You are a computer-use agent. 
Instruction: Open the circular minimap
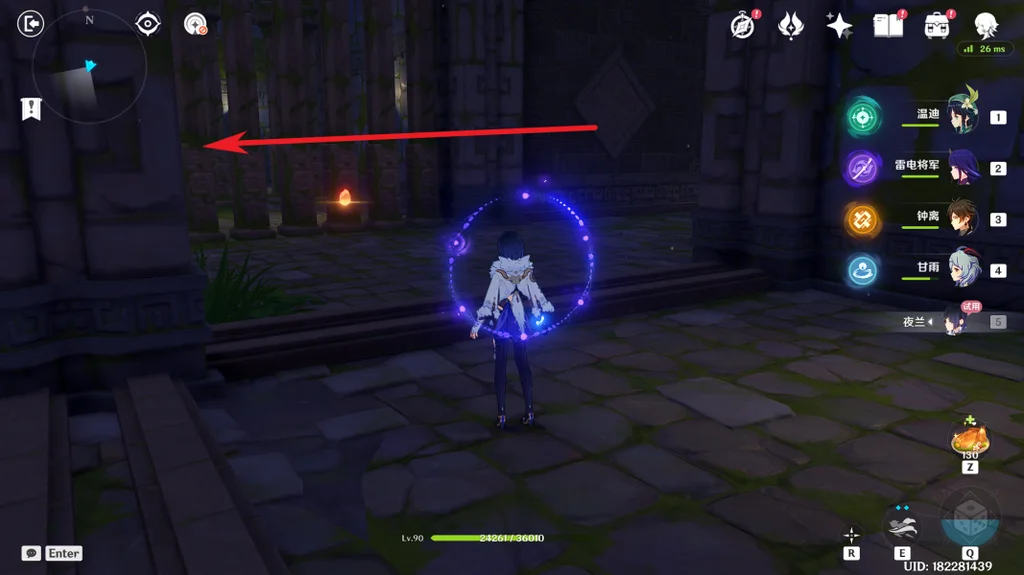coord(90,68)
